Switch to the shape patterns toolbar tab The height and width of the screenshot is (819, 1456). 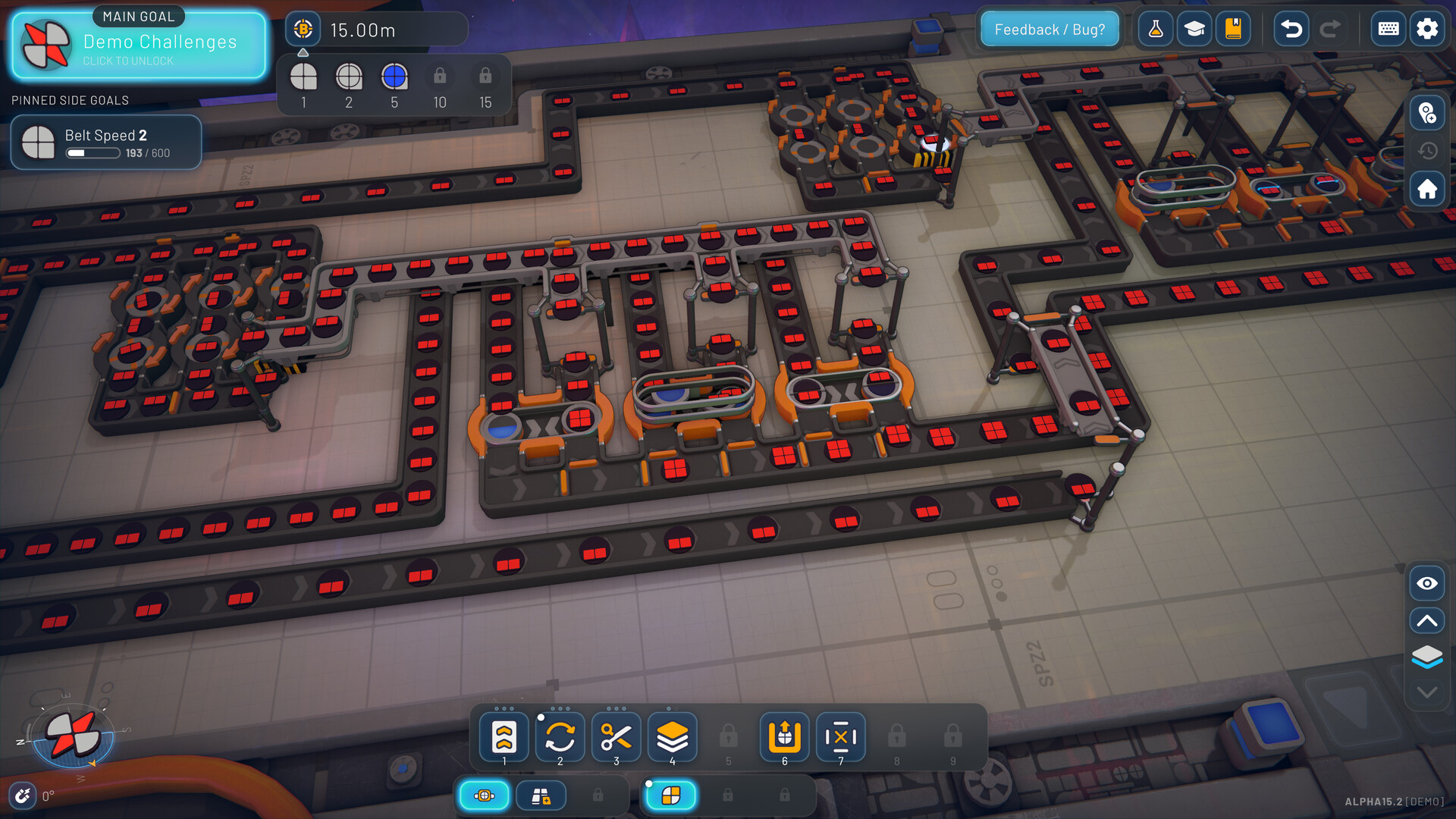click(x=670, y=795)
